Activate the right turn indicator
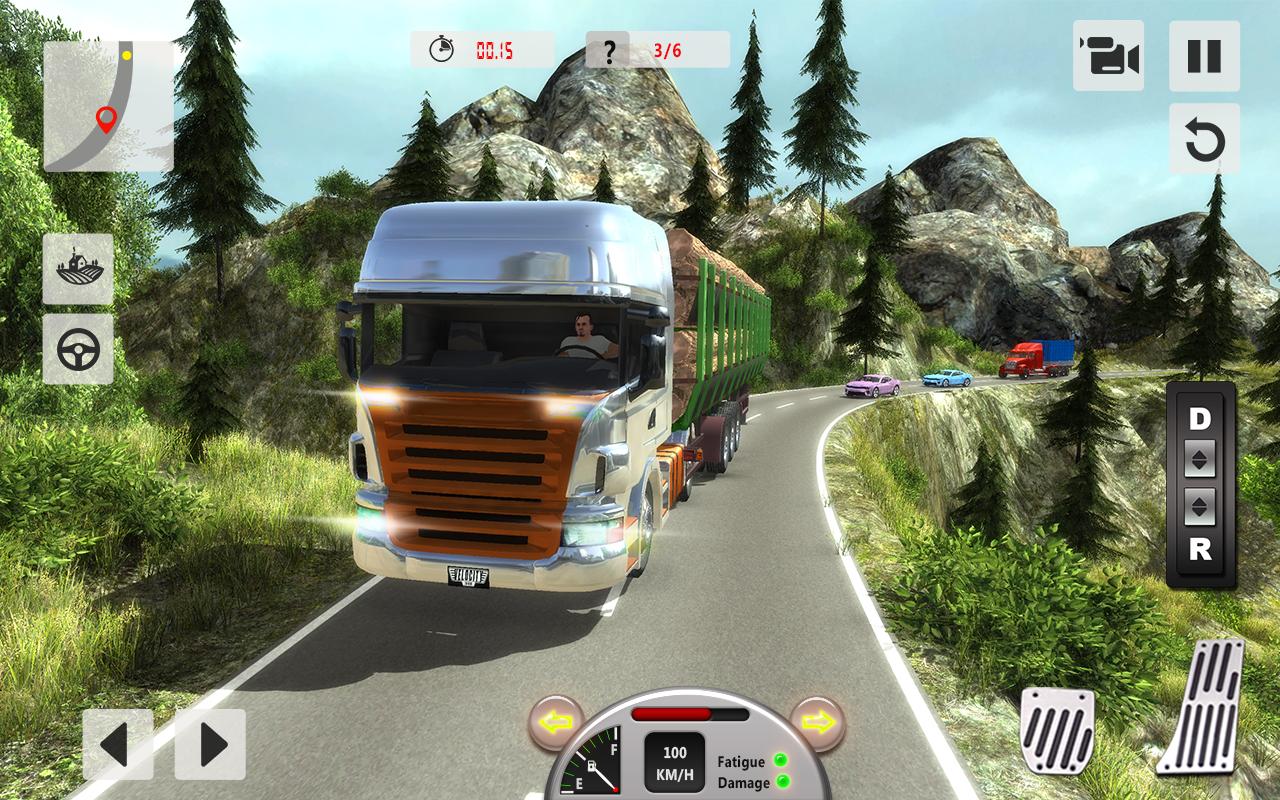The image size is (1280, 800). tap(817, 722)
